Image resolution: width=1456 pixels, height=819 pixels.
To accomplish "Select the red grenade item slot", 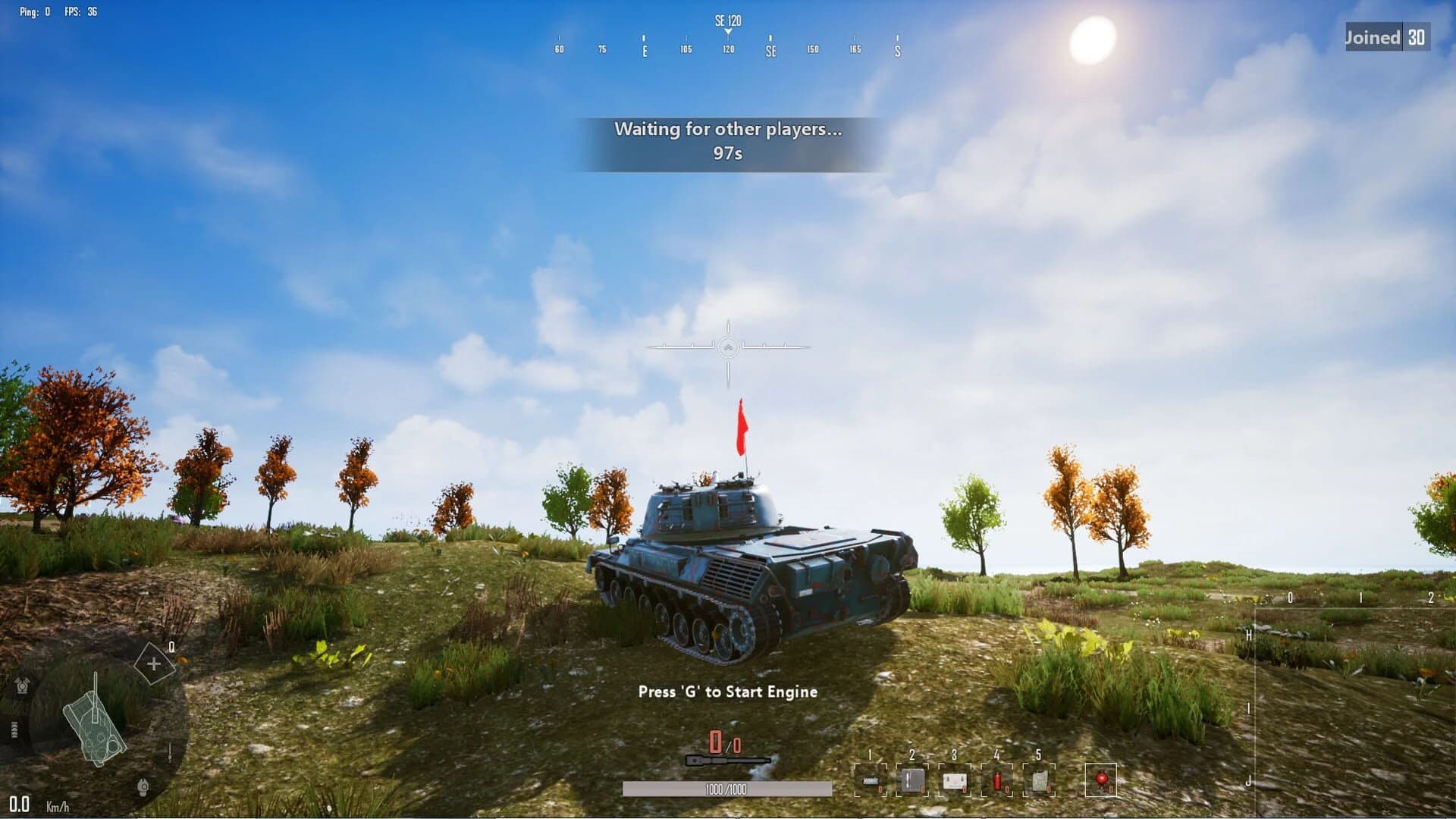I will (x=1101, y=781).
